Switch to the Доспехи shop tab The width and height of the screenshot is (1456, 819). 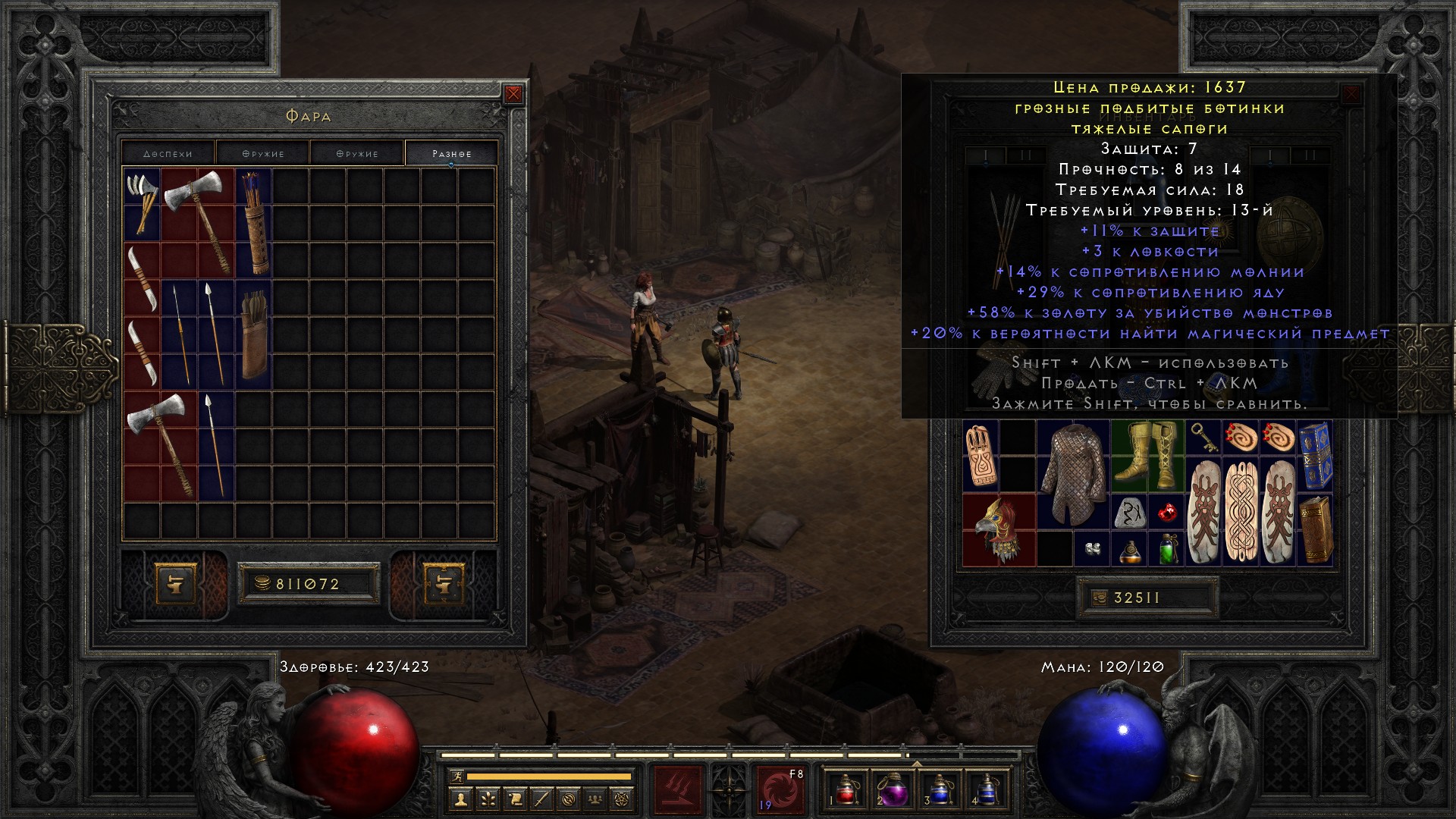pos(168,153)
